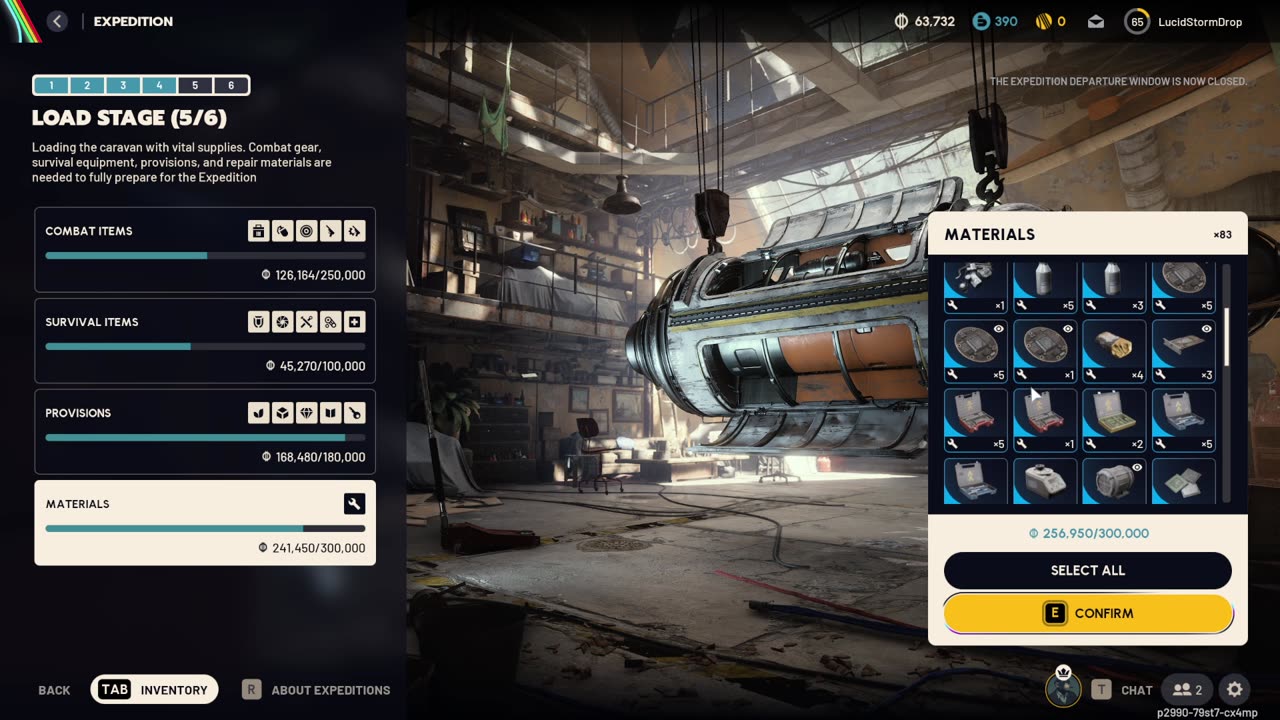
Task: Select all materials
Action: 1088,570
